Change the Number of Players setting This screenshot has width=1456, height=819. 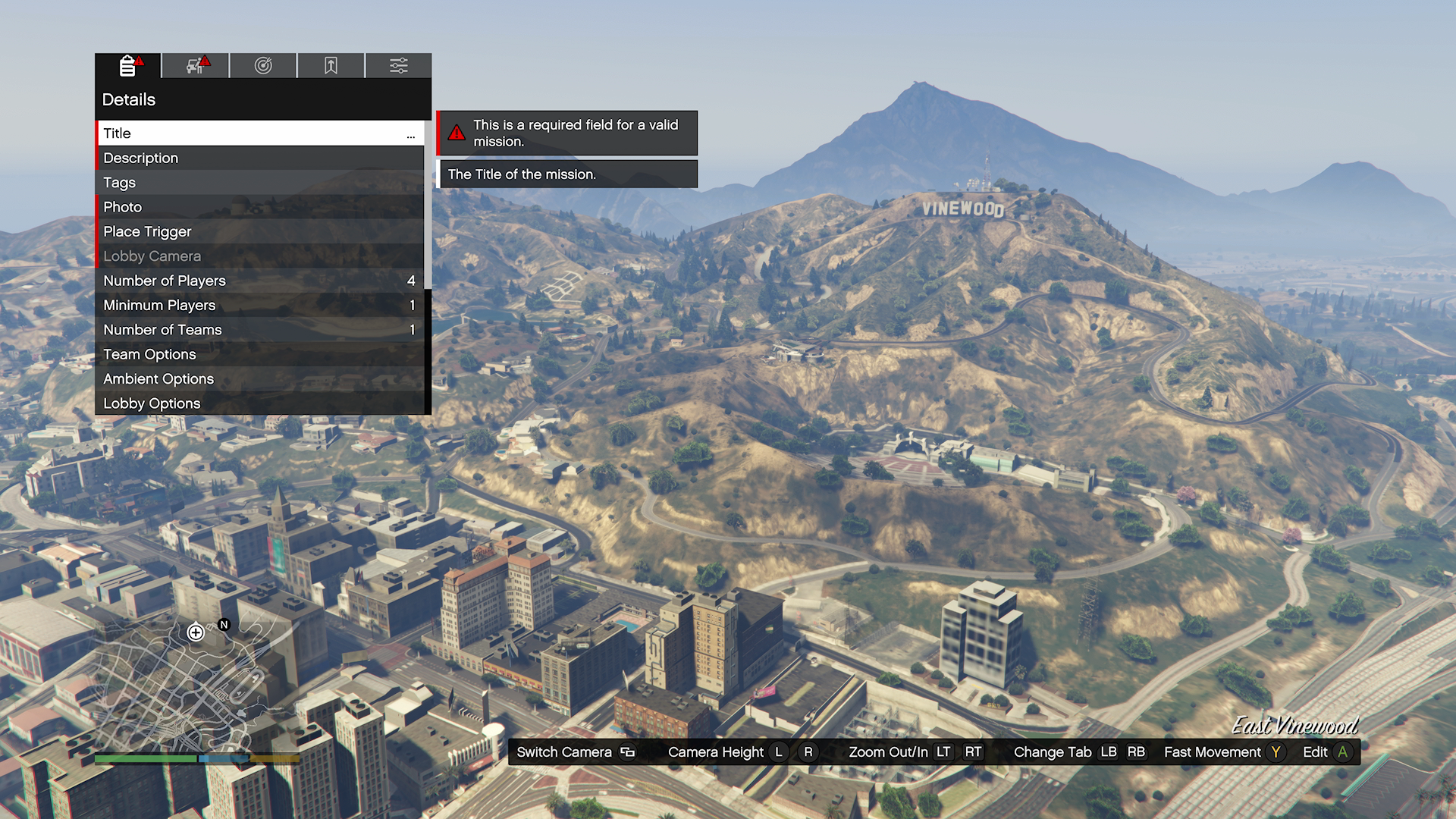(259, 281)
